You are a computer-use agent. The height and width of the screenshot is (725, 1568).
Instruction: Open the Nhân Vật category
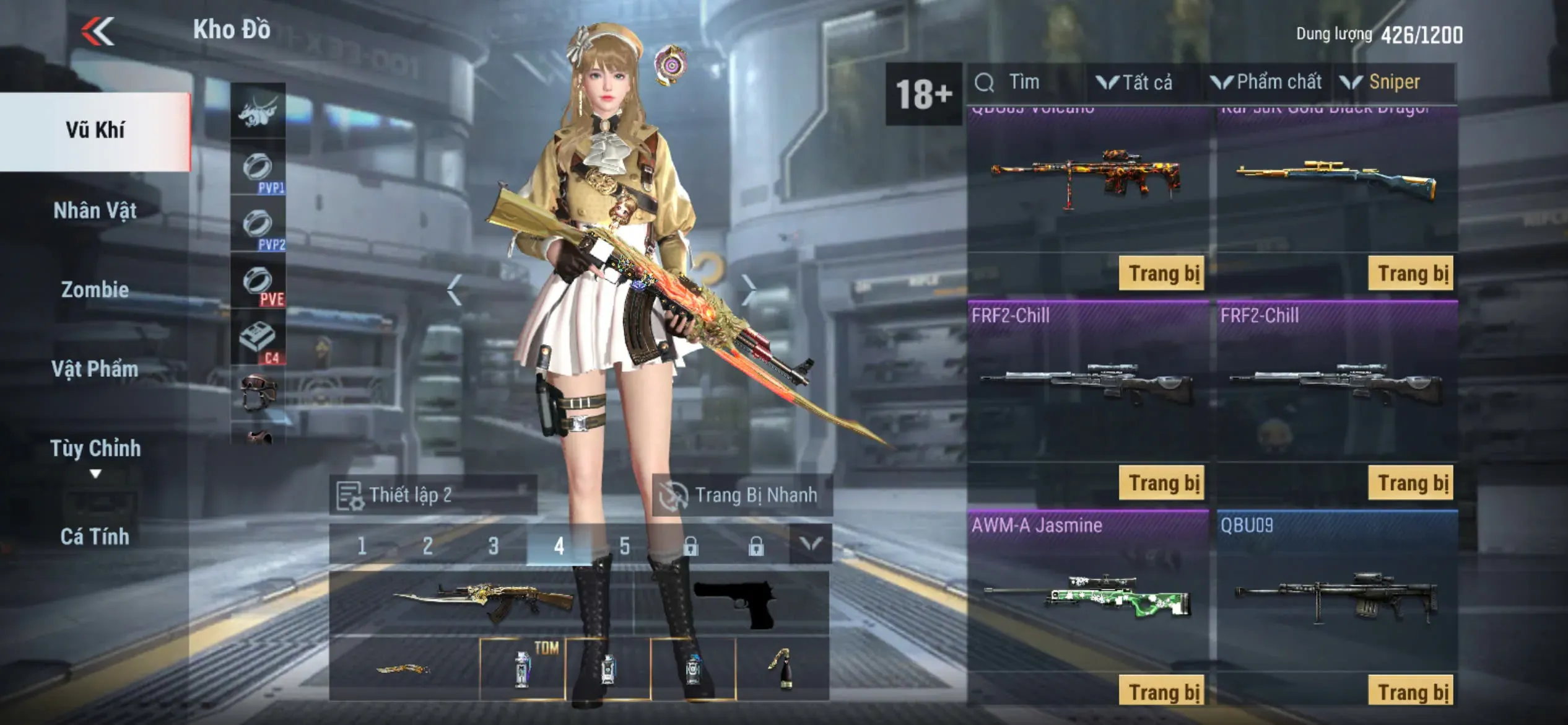point(95,211)
